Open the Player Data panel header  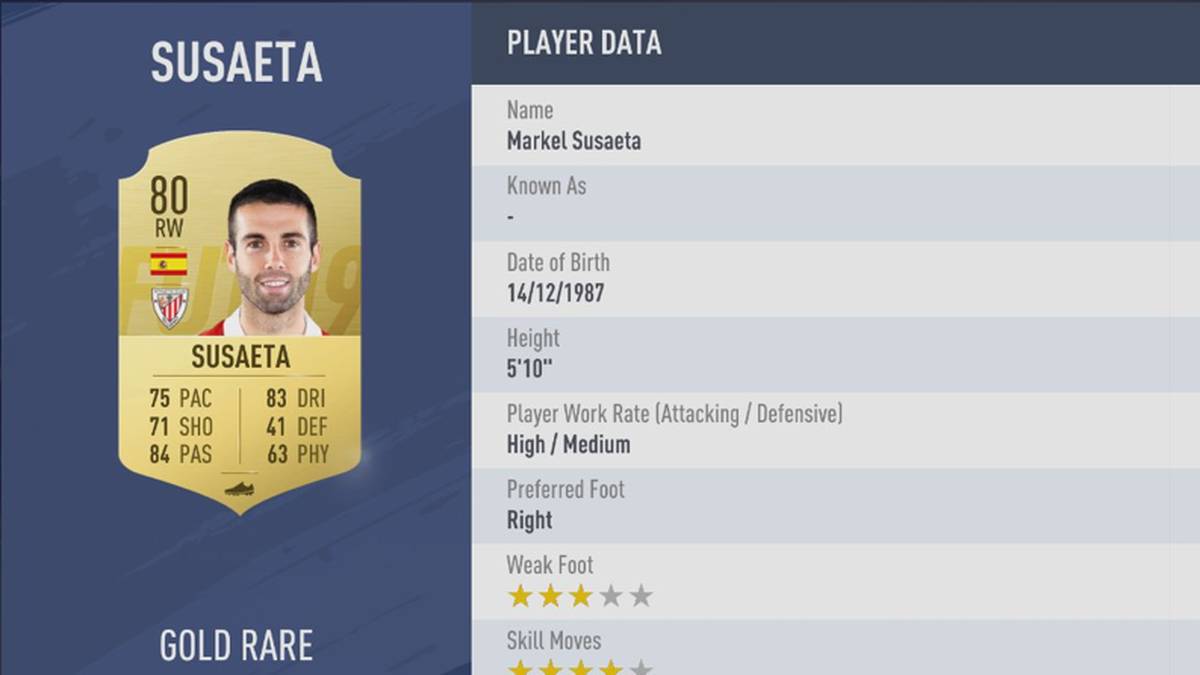584,43
